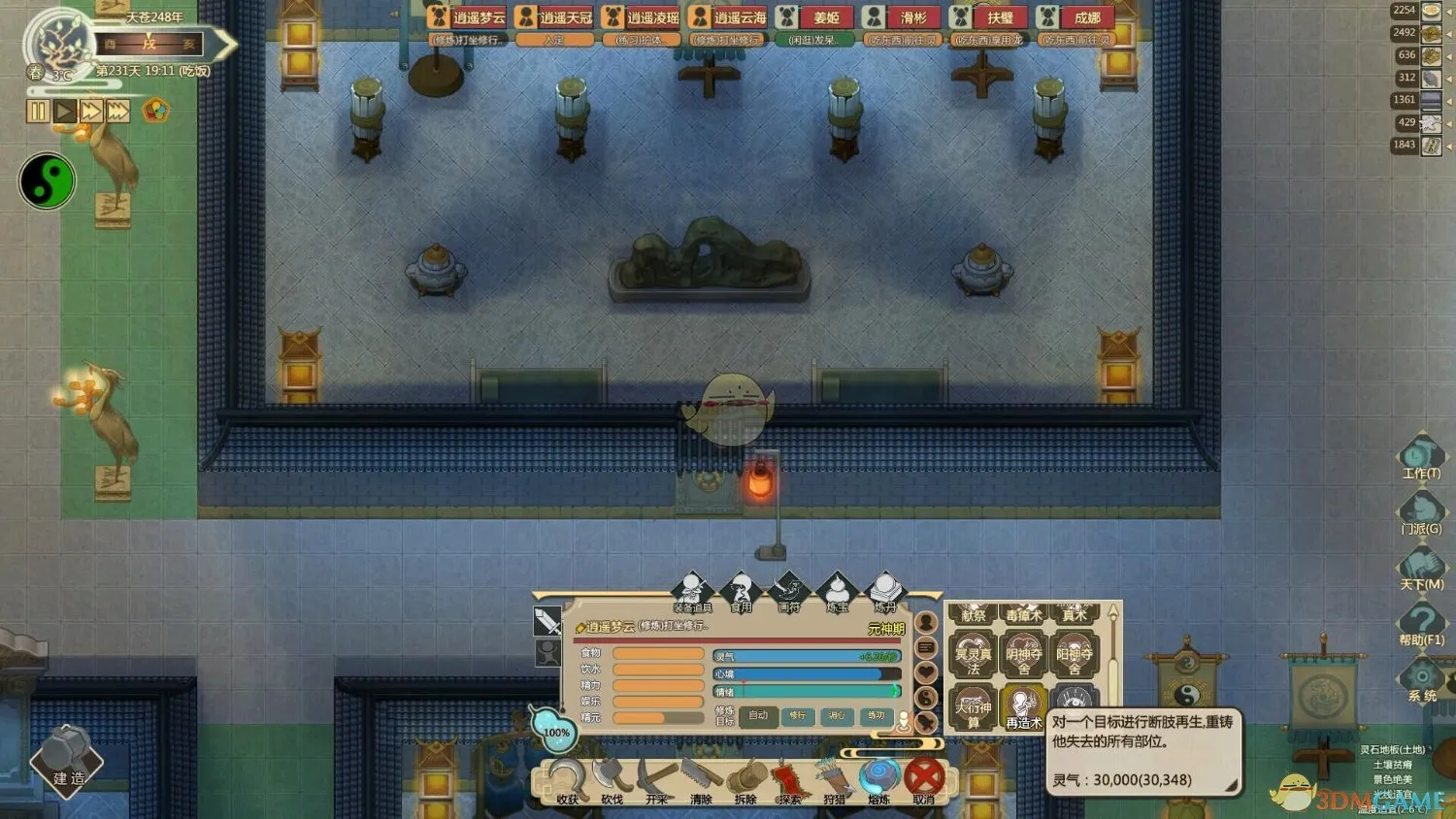
Task: Open the 建造 build menu
Action: [67, 761]
